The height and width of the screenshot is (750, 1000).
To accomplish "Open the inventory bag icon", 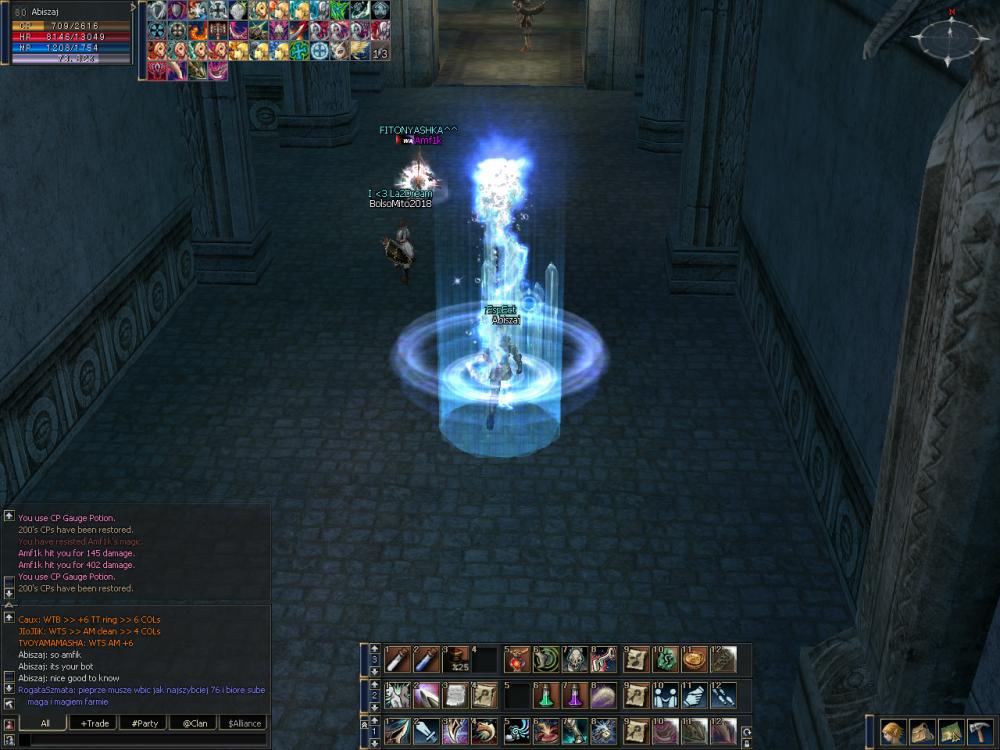I will (921, 732).
